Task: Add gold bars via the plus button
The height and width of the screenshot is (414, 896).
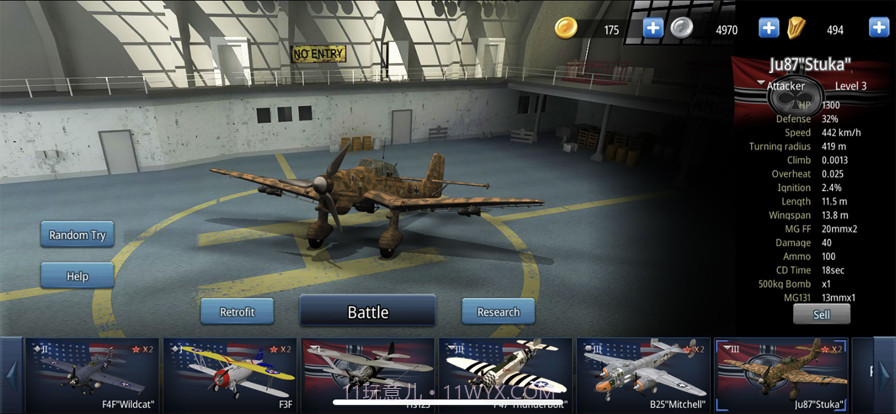Action: 879,28
